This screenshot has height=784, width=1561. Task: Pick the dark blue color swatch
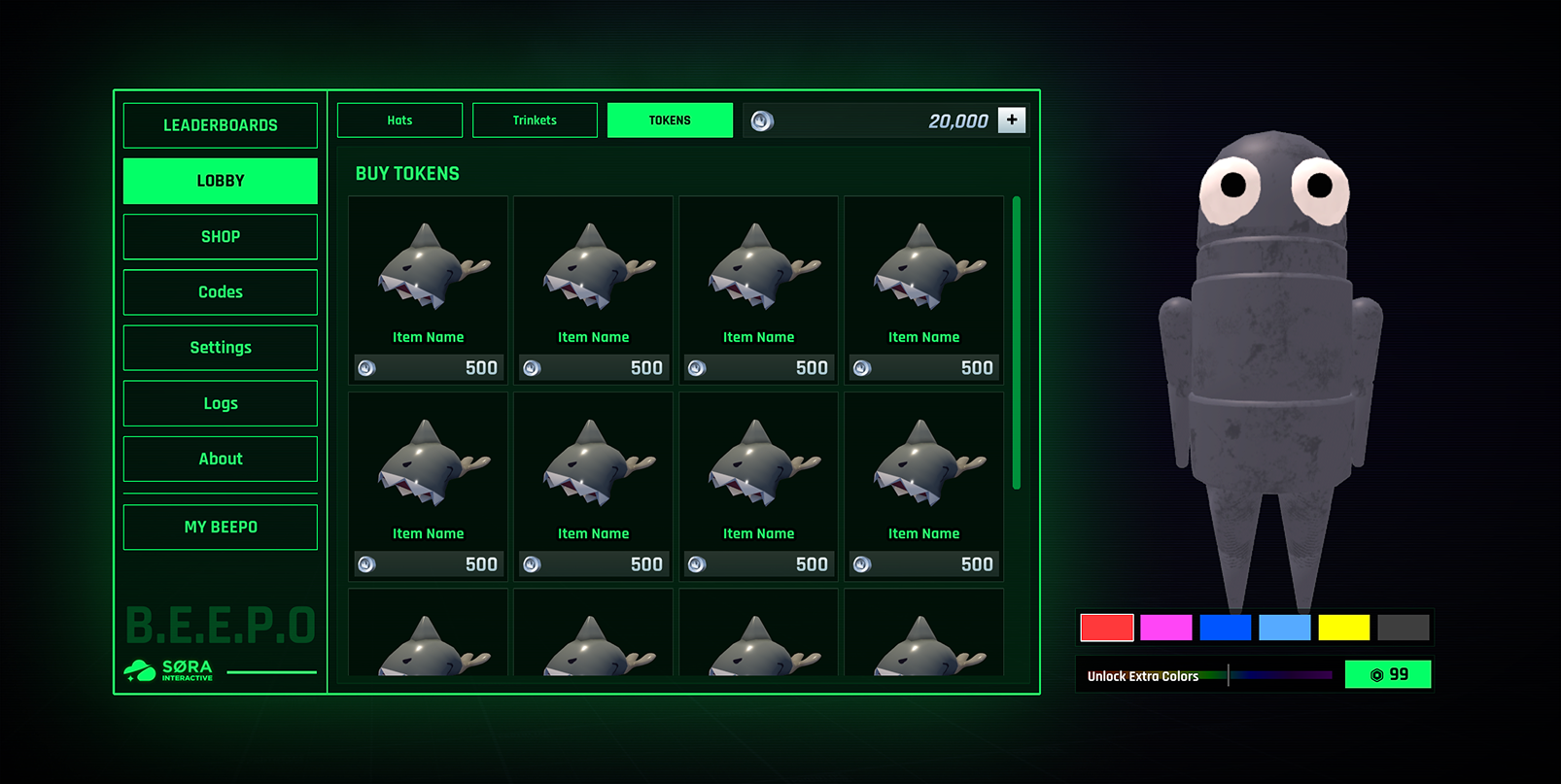[x=1226, y=628]
